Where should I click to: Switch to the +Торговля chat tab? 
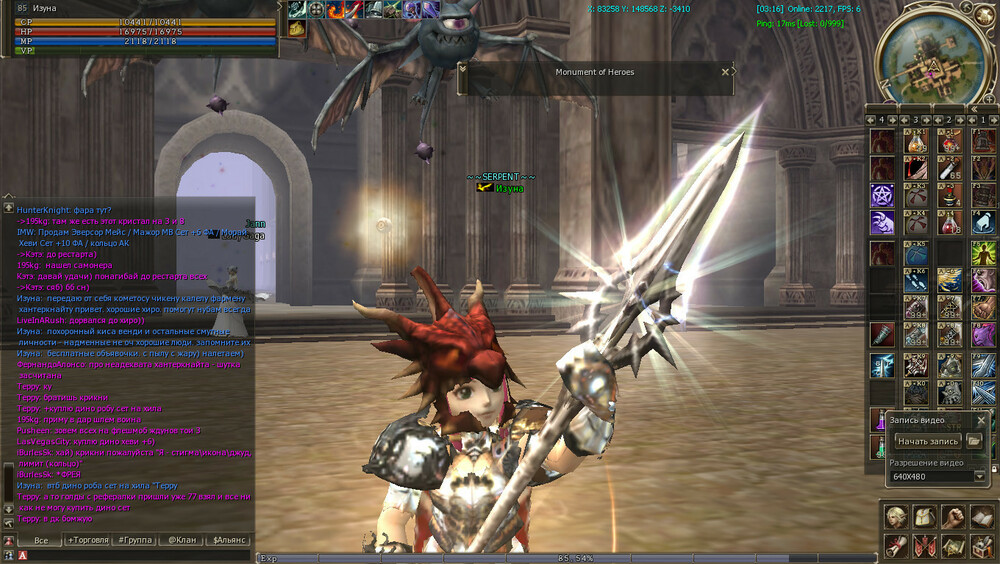(x=88, y=540)
